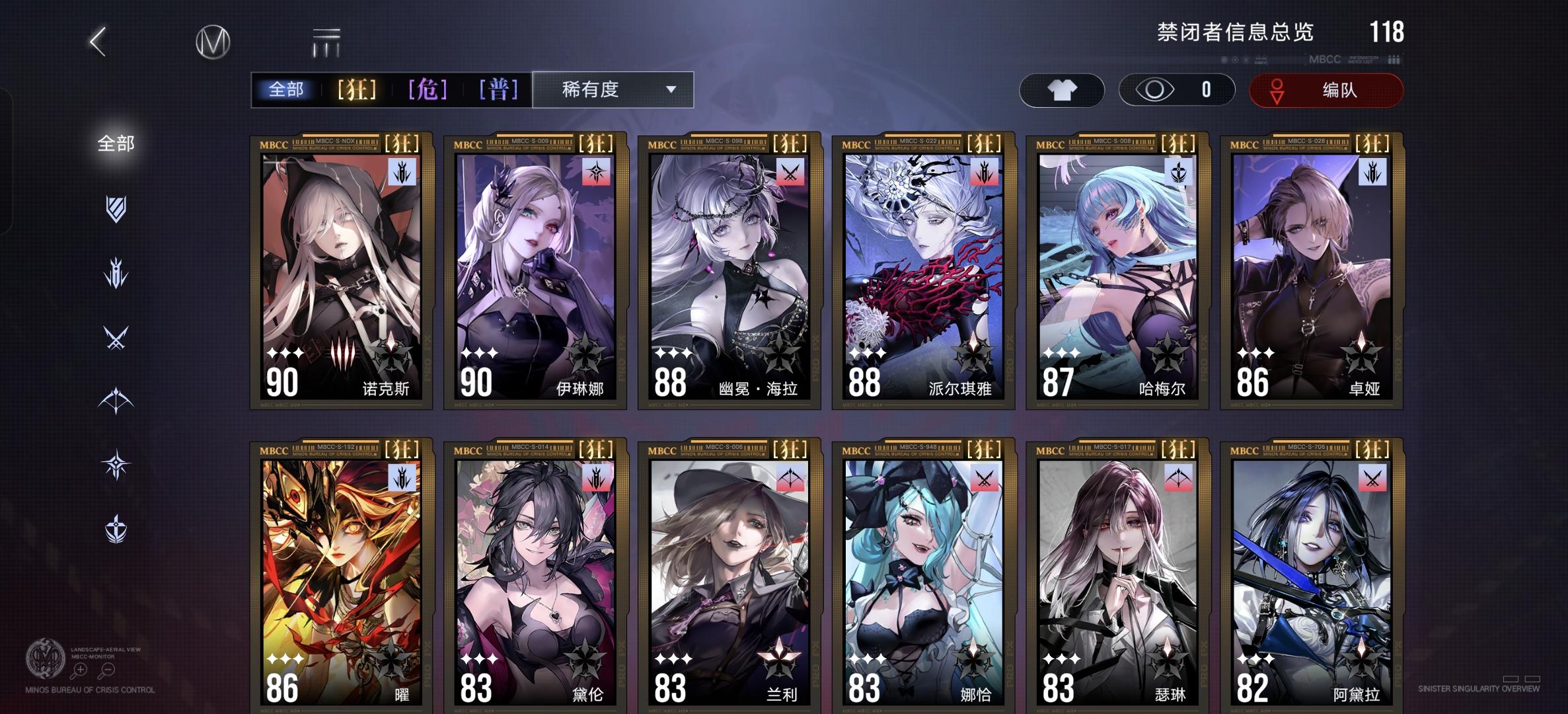
Task: Open the 稀有度 sorting dropdown
Action: (611, 91)
